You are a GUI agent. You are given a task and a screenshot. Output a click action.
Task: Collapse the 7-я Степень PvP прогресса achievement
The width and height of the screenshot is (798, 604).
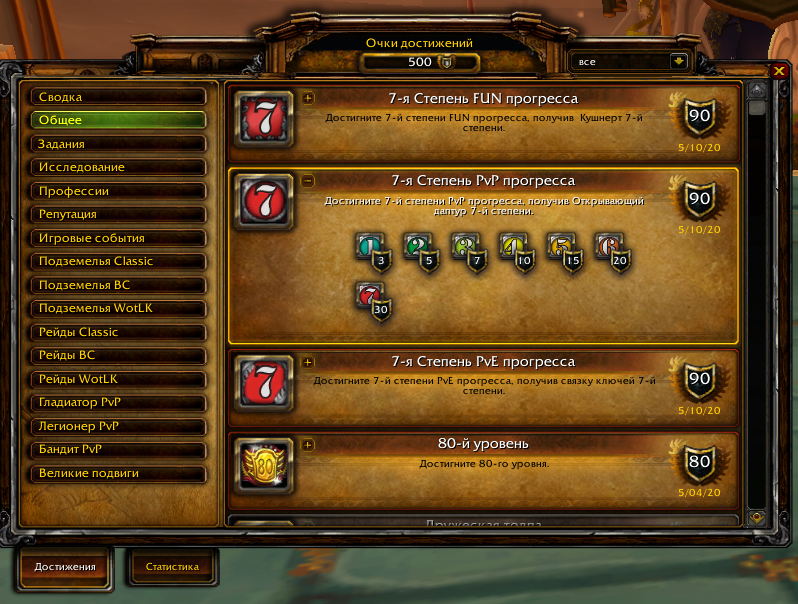(308, 181)
